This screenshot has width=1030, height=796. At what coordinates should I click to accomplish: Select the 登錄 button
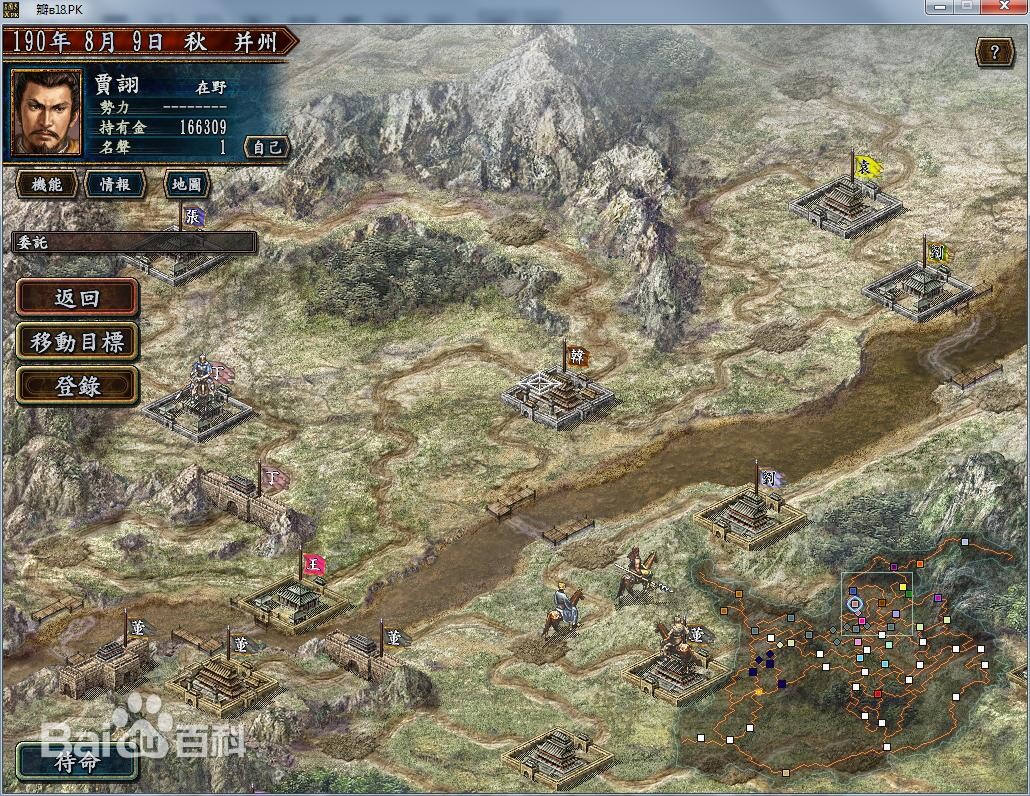(77, 385)
